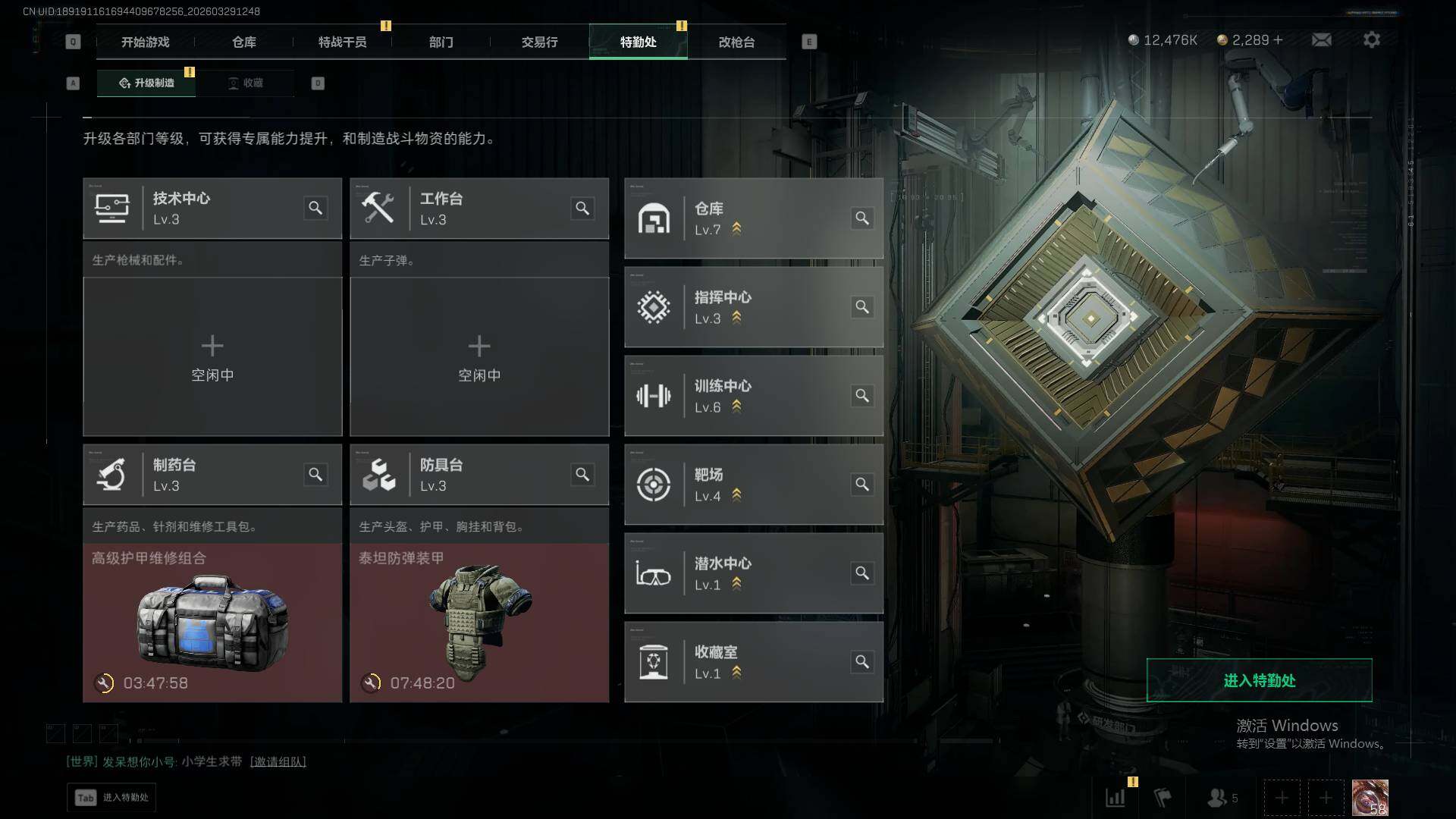
Task: Open the 仓库 top navigation tab
Action: [243, 42]
